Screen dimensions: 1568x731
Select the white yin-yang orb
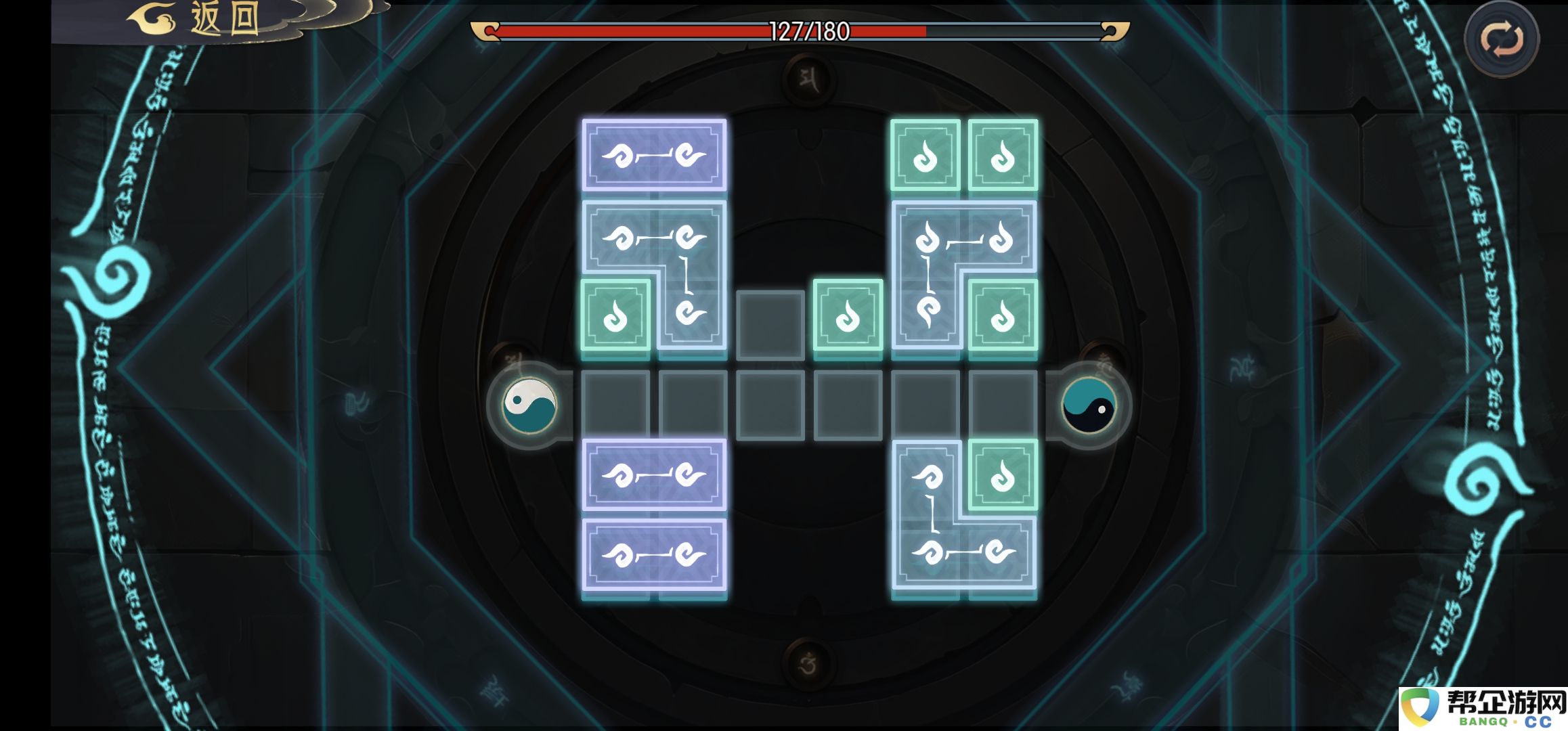(x=529, y=405)
